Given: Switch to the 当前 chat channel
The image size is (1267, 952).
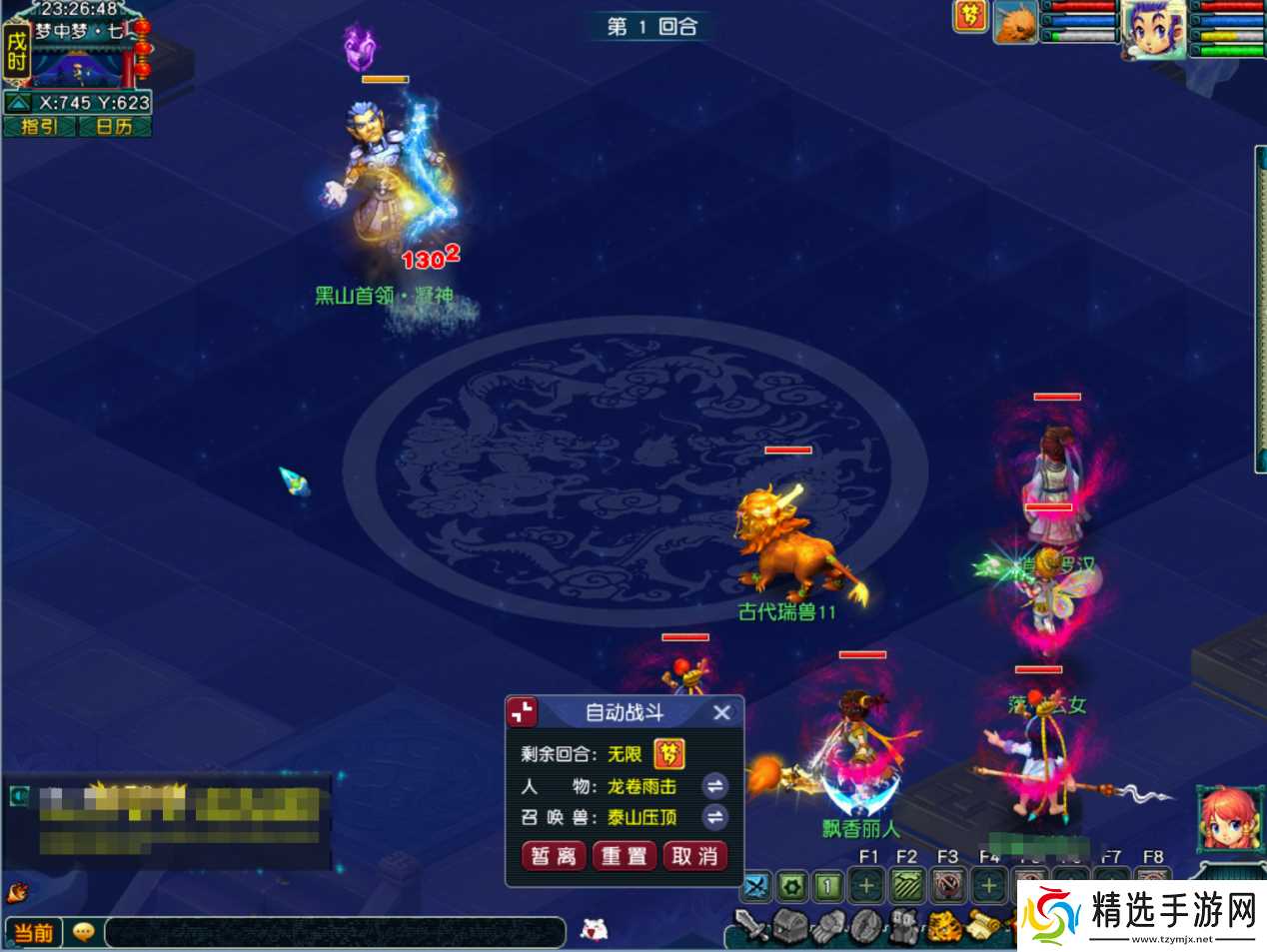Looking at the screenshot, I should [x=34, y=932].
